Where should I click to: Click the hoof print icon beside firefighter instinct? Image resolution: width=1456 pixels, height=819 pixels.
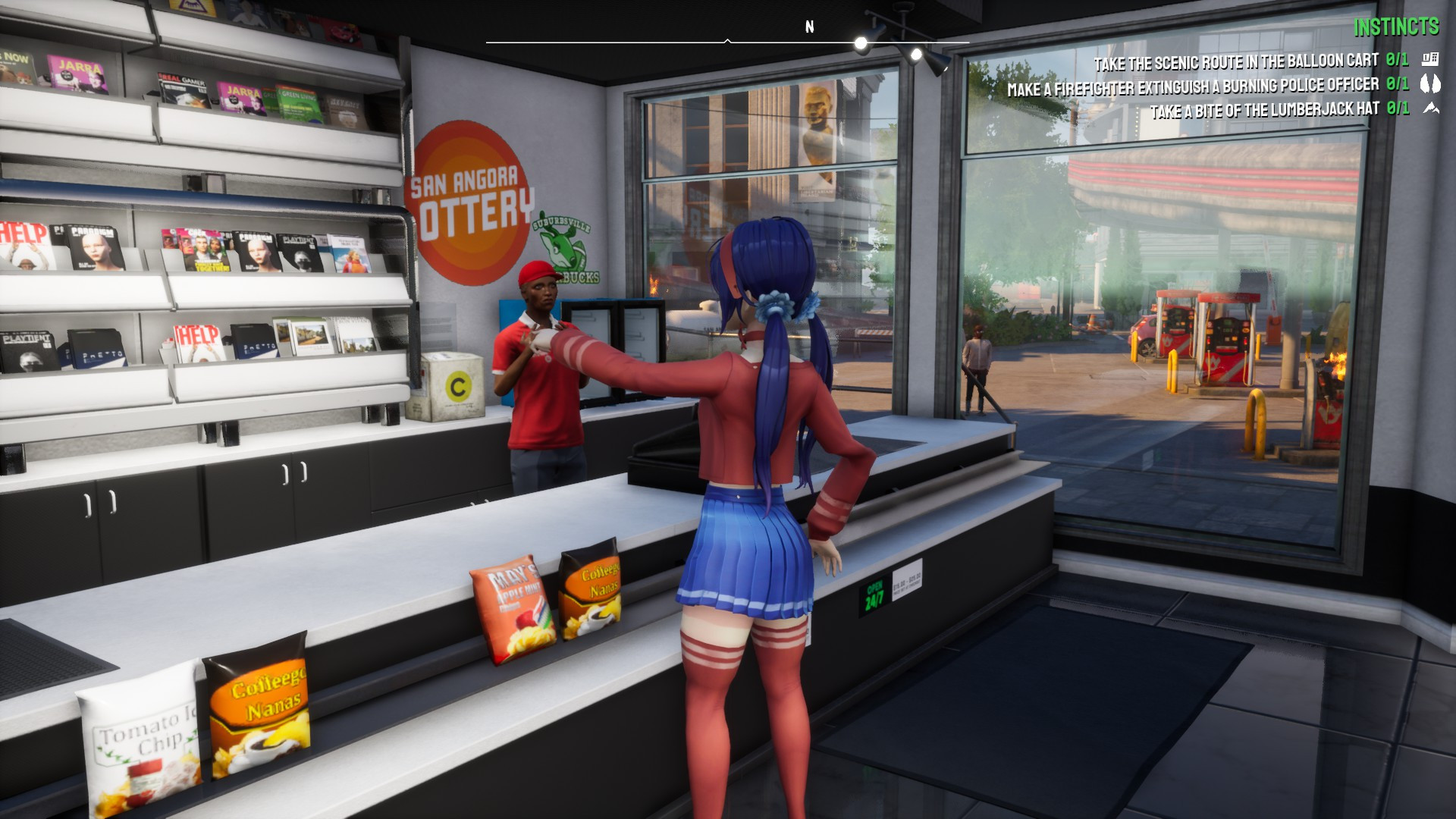pos(1430,83)
